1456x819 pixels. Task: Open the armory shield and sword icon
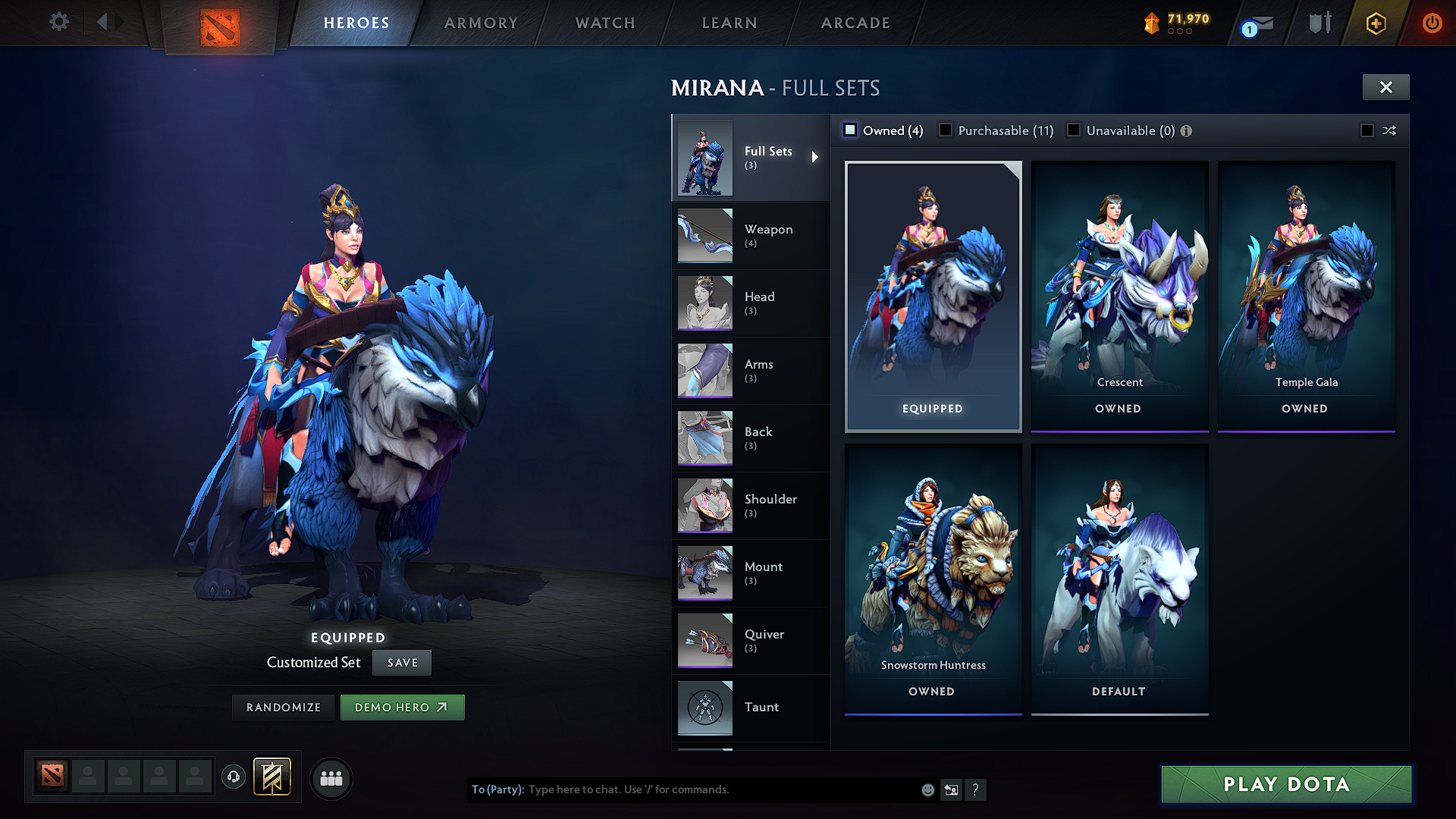point(1319,23)
